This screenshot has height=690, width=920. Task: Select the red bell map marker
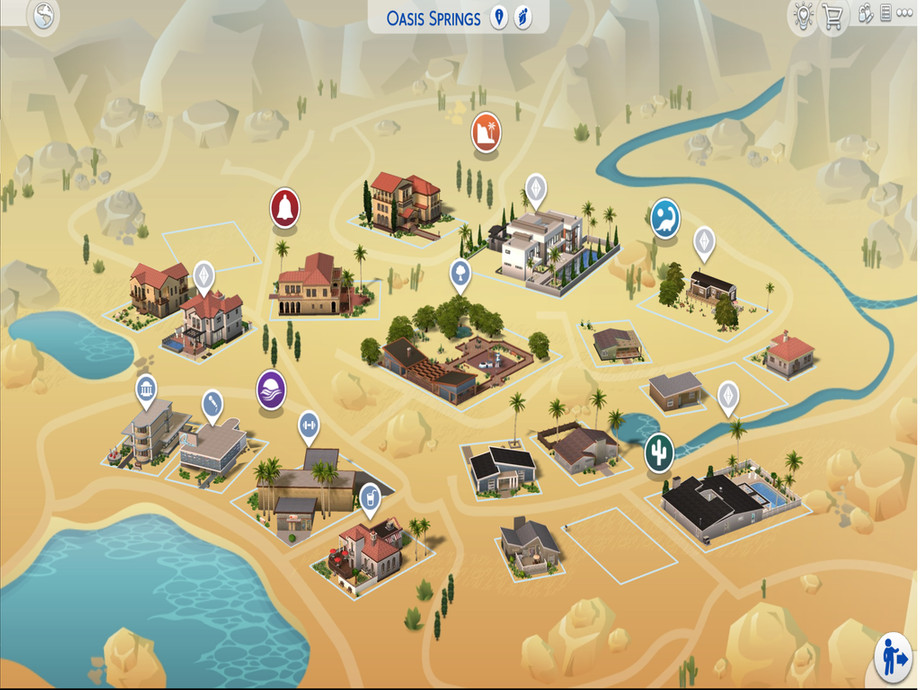285,207
